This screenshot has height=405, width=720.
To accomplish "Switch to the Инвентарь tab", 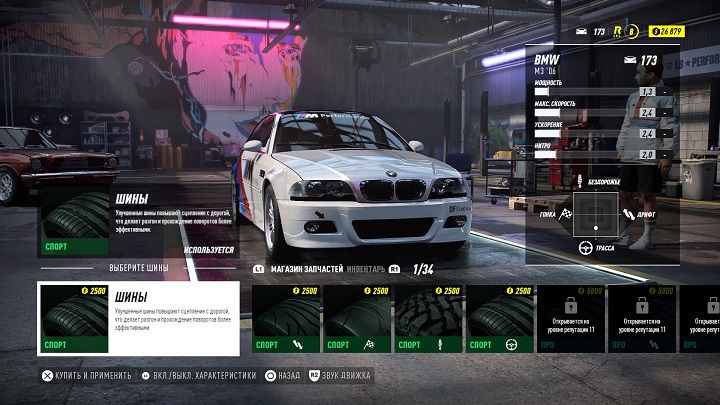I will pyautogui.click(x=366, y=269).
